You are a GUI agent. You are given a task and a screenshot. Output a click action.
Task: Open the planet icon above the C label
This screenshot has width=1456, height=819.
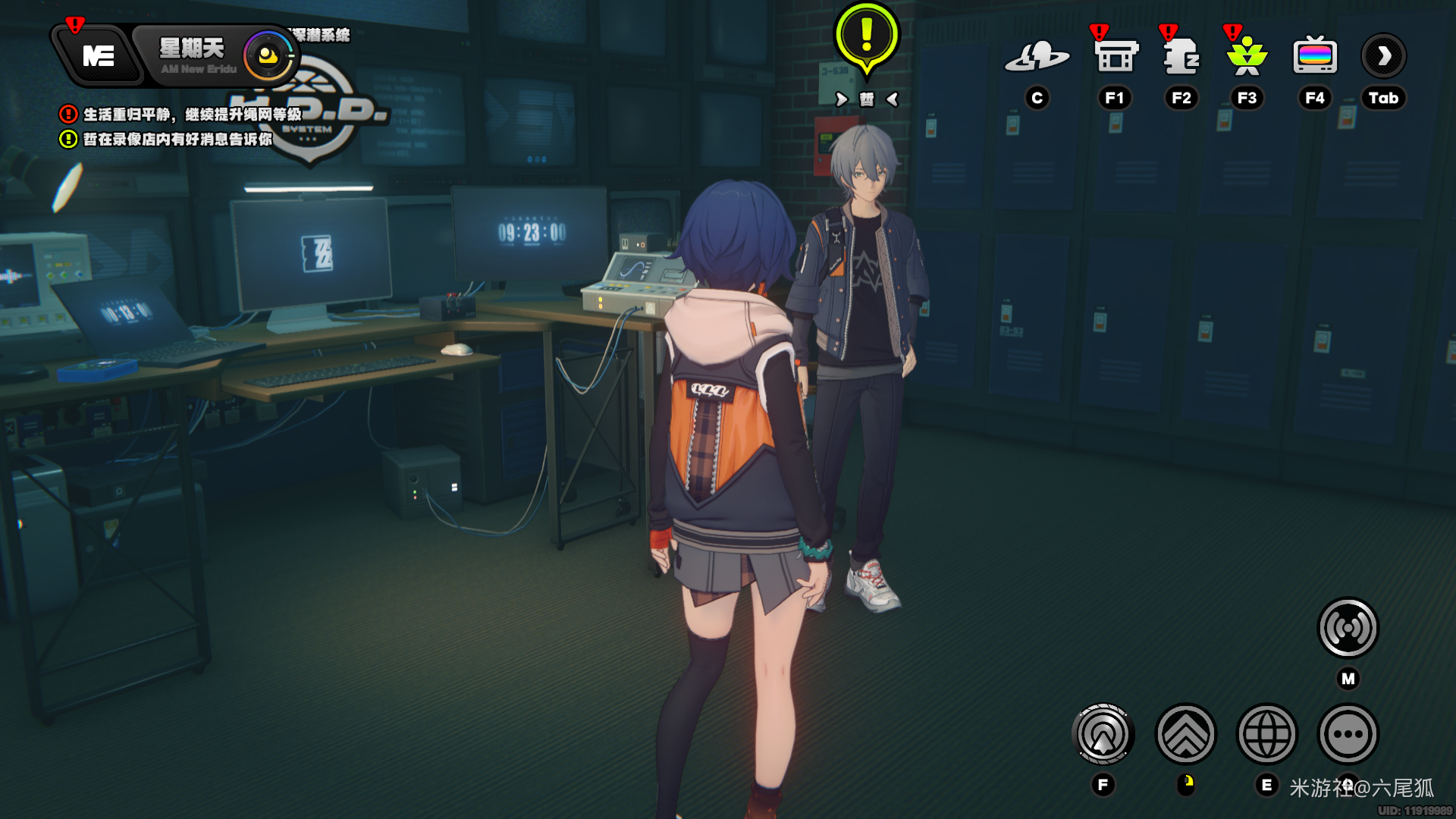click(1037, 57)
